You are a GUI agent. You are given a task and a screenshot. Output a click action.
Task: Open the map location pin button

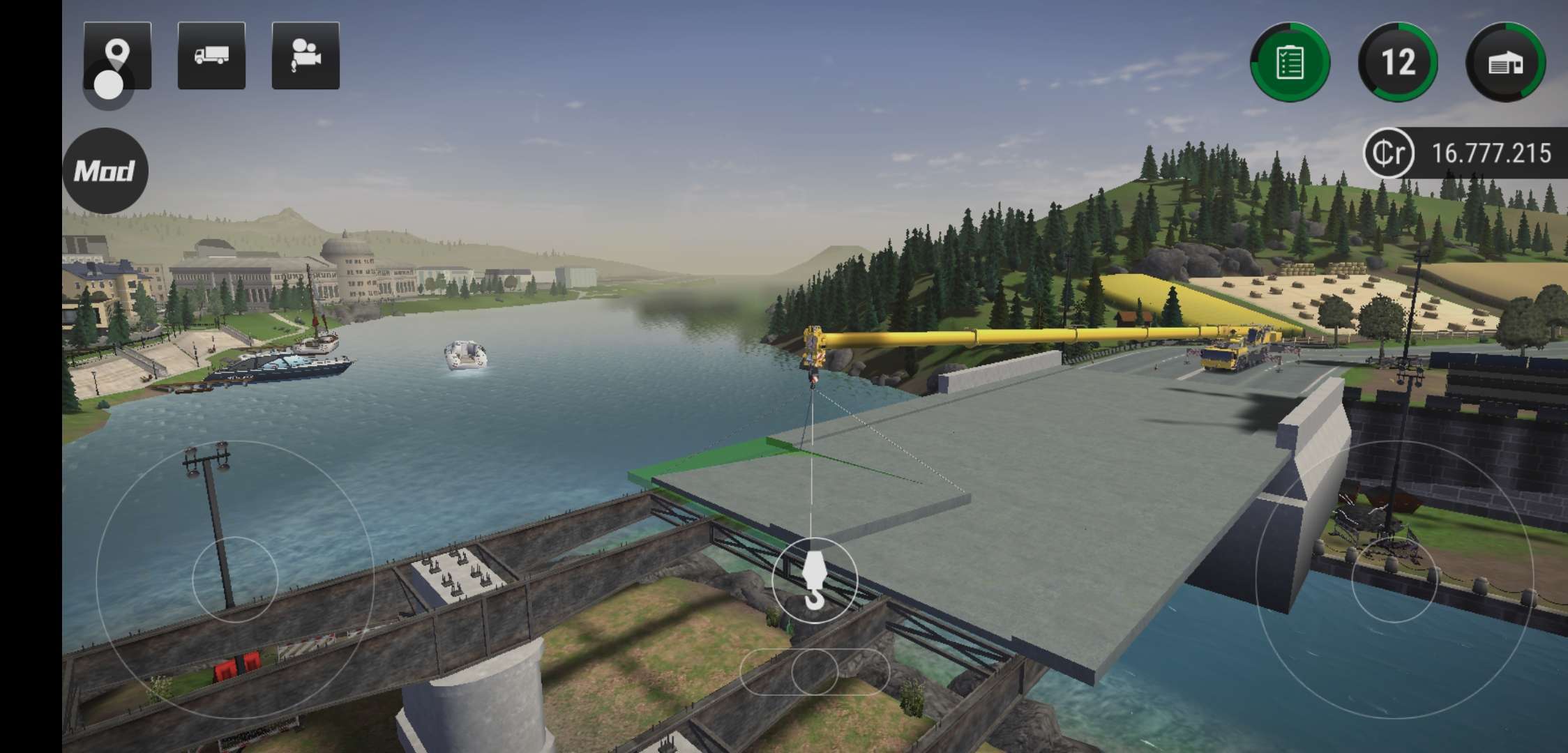117,55
